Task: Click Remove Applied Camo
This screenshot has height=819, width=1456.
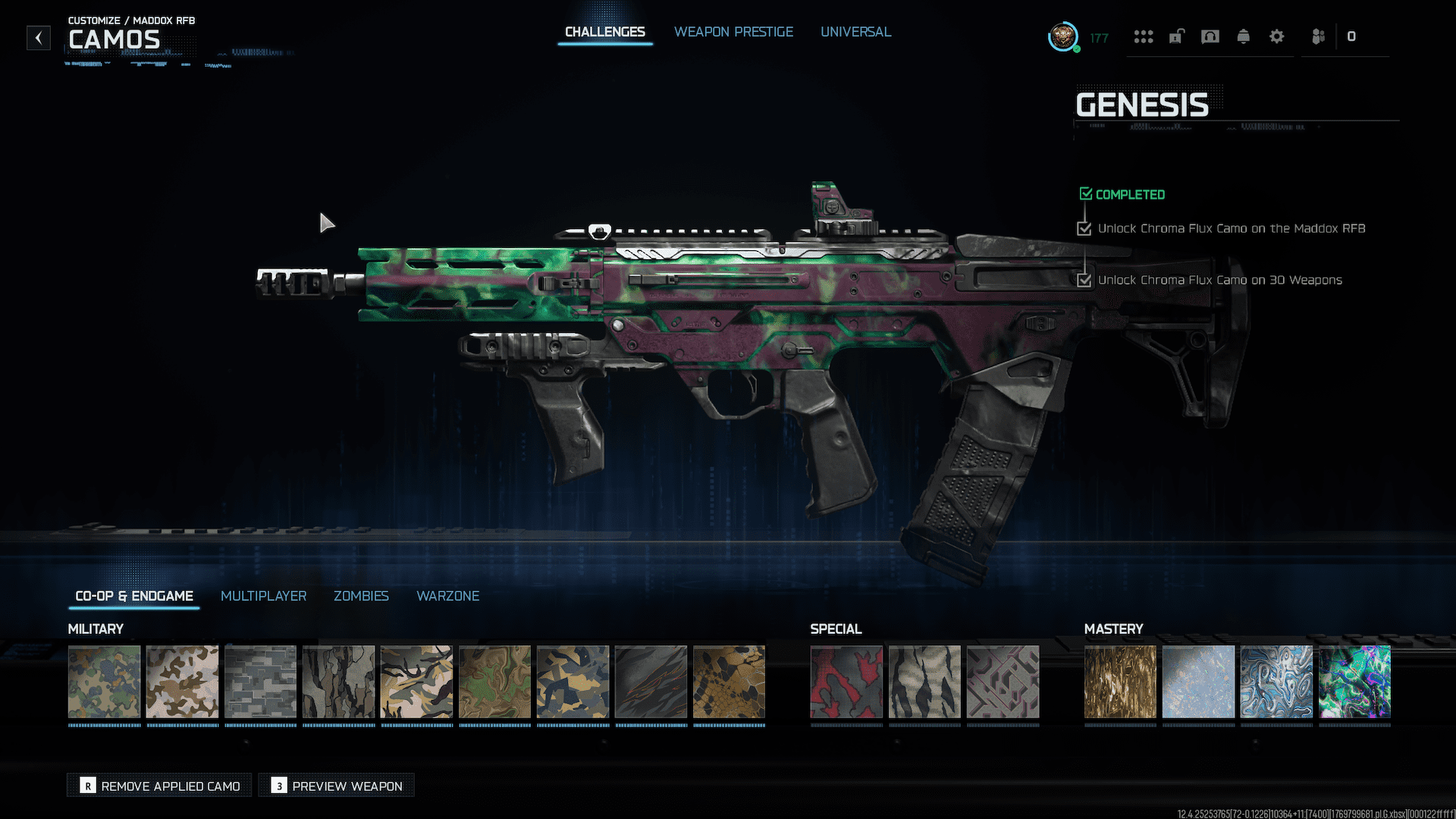Action: click(x=160, y=786)
